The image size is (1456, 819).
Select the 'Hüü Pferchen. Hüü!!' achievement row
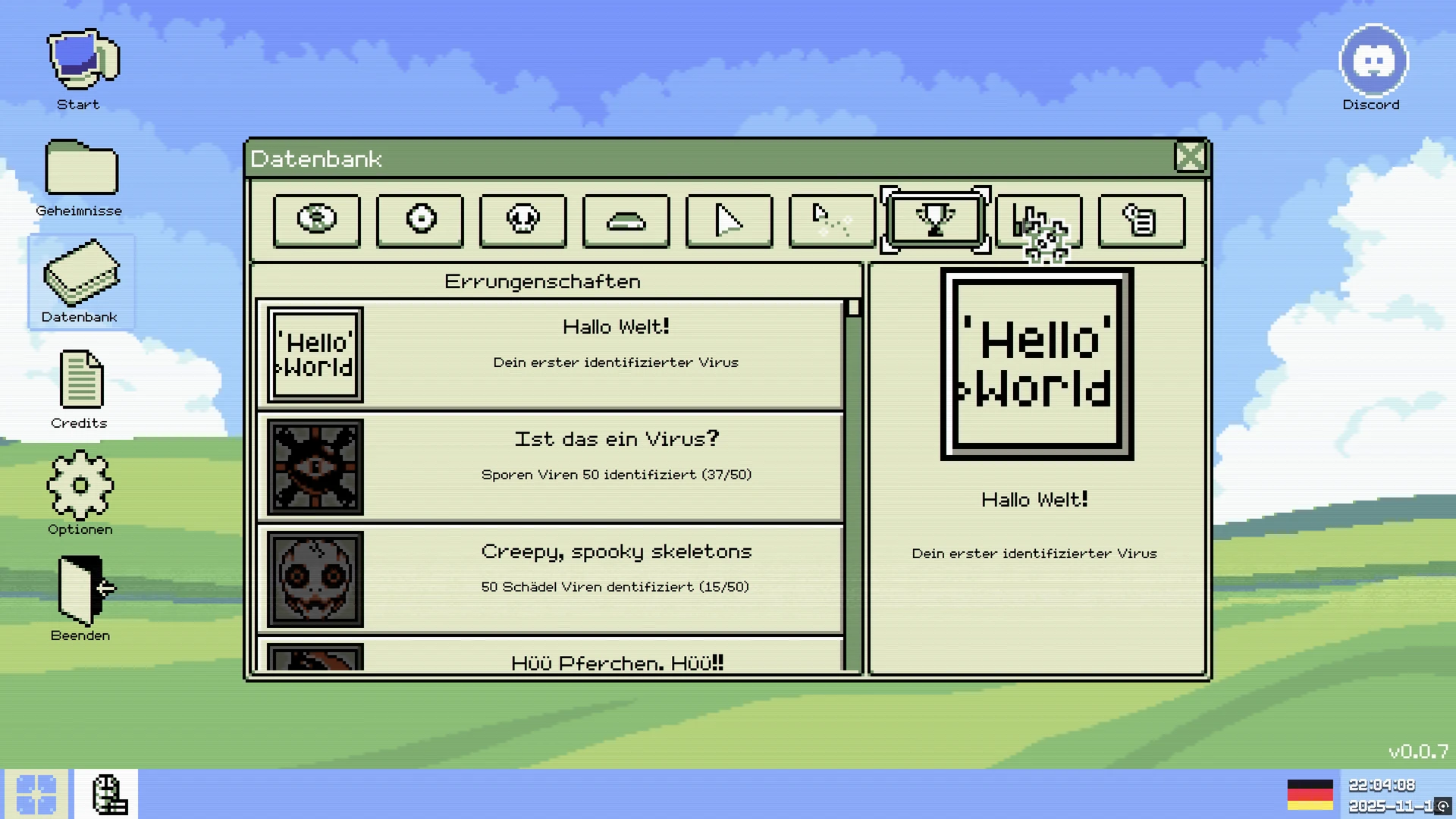(x=551, y=657)
